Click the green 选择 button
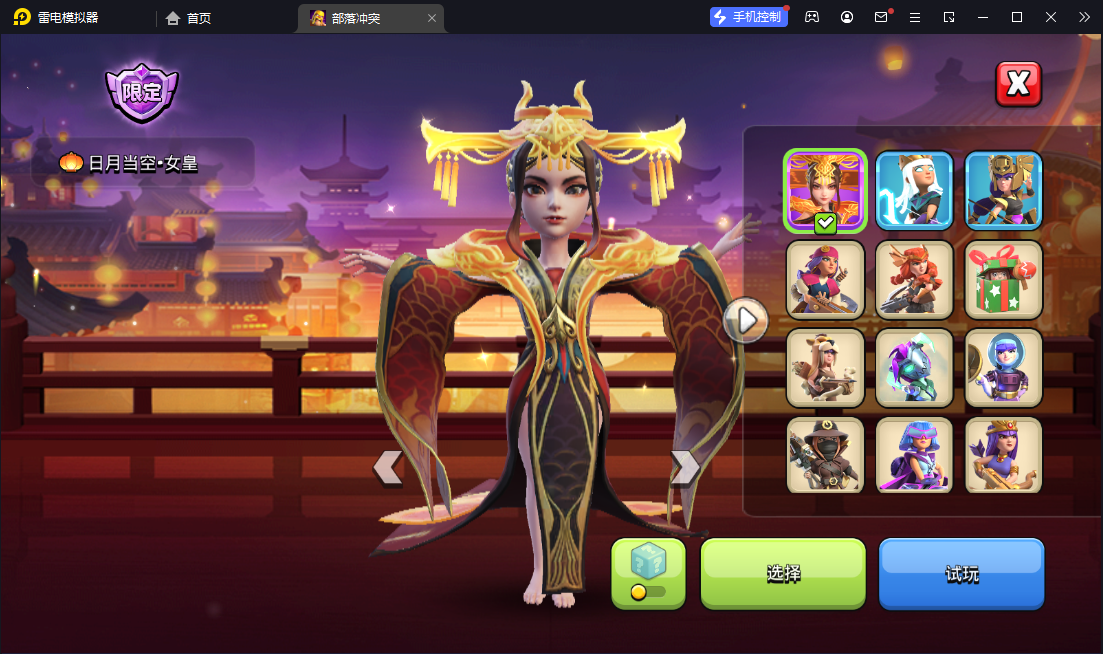This screenshot has height=654, width=1103. [x=783, y=573]
